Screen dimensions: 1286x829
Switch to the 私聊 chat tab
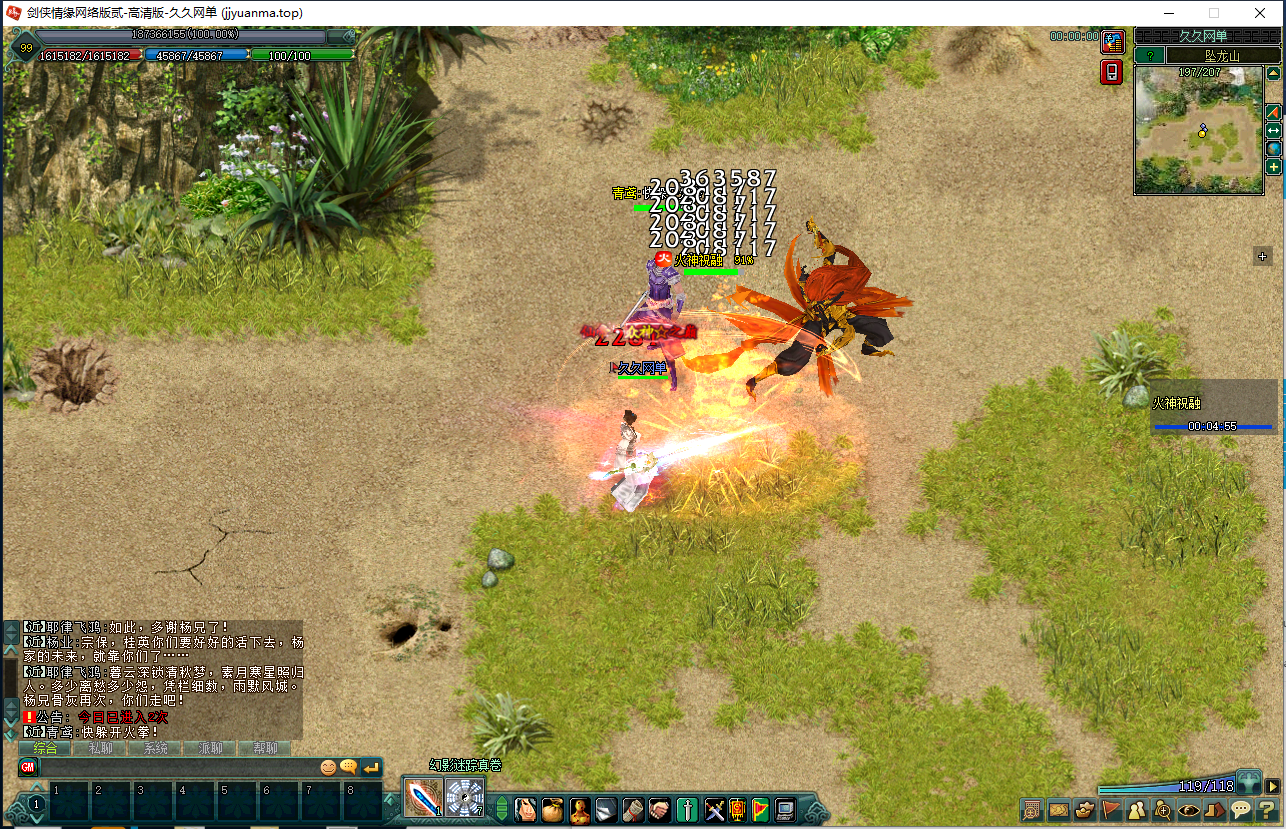(100, 748)
